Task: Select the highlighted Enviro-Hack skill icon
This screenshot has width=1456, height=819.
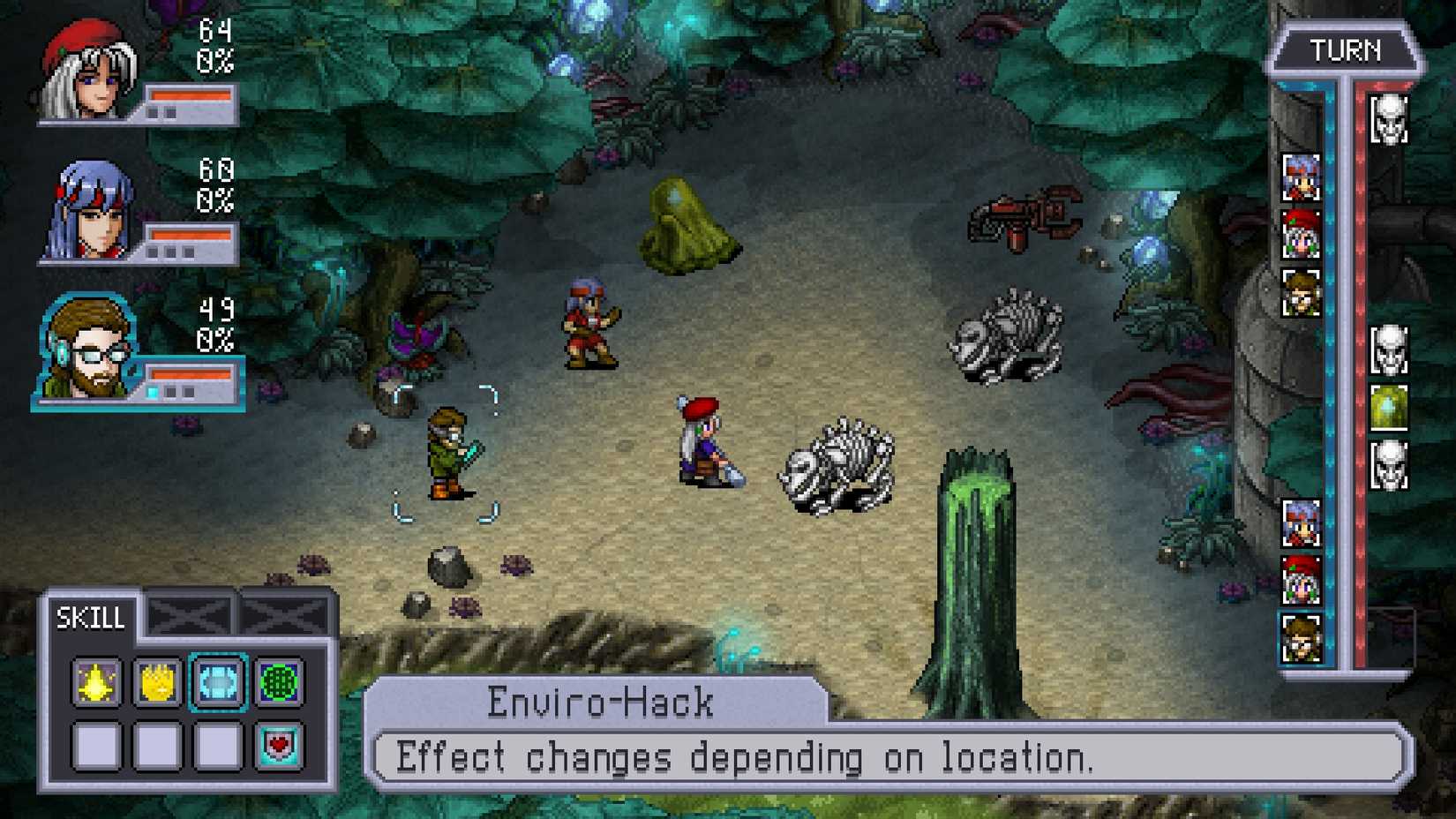Action: pyautogui.click(x=217, y=683)
